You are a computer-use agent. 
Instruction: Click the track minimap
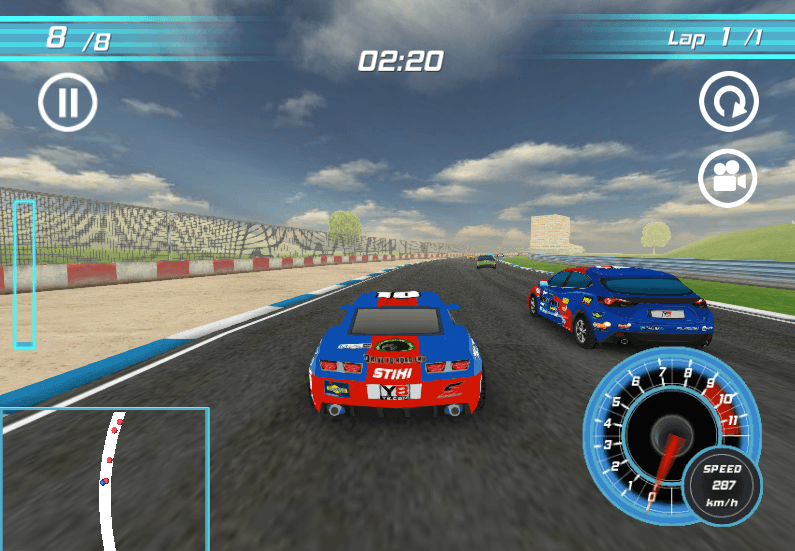coord(104,478)
